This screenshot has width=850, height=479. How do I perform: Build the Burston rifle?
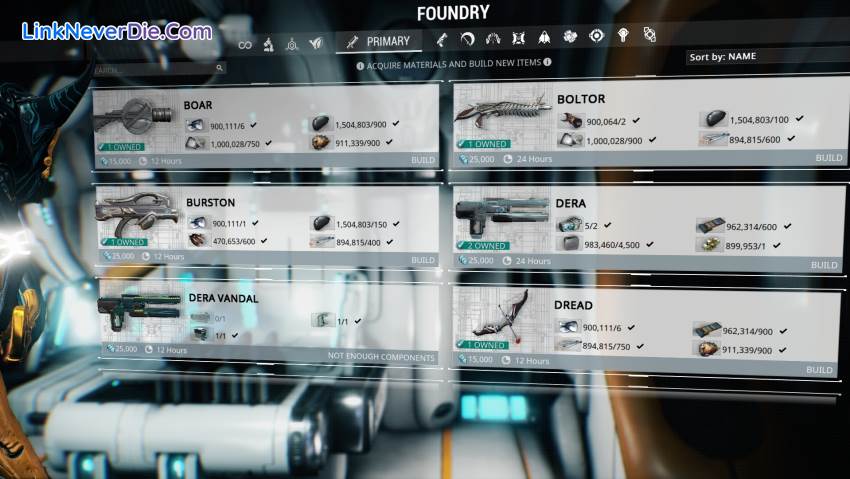422,260
